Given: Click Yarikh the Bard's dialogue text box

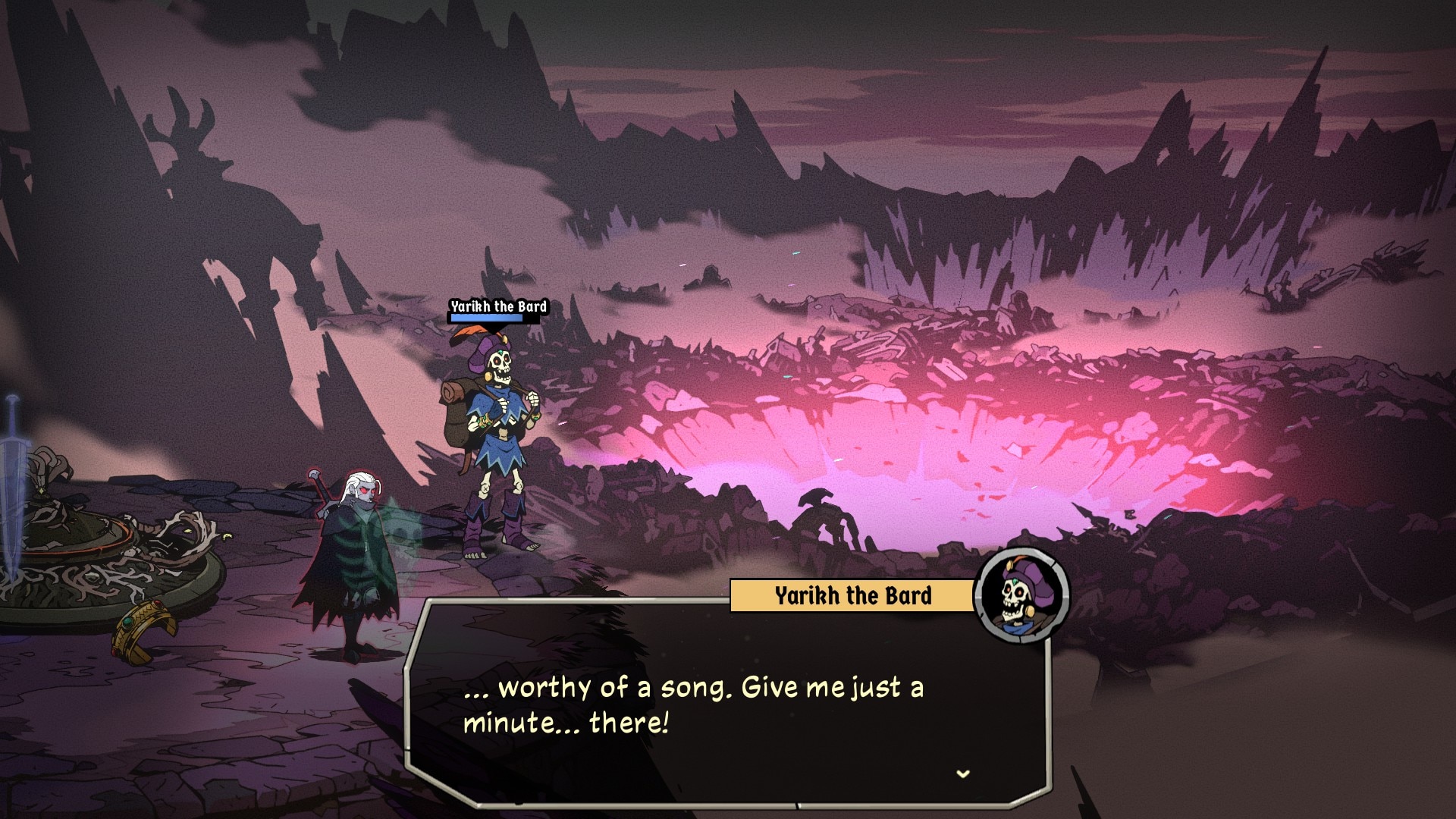Looking at the screenshot, I should pyautogui.click(x=726, y=705).
